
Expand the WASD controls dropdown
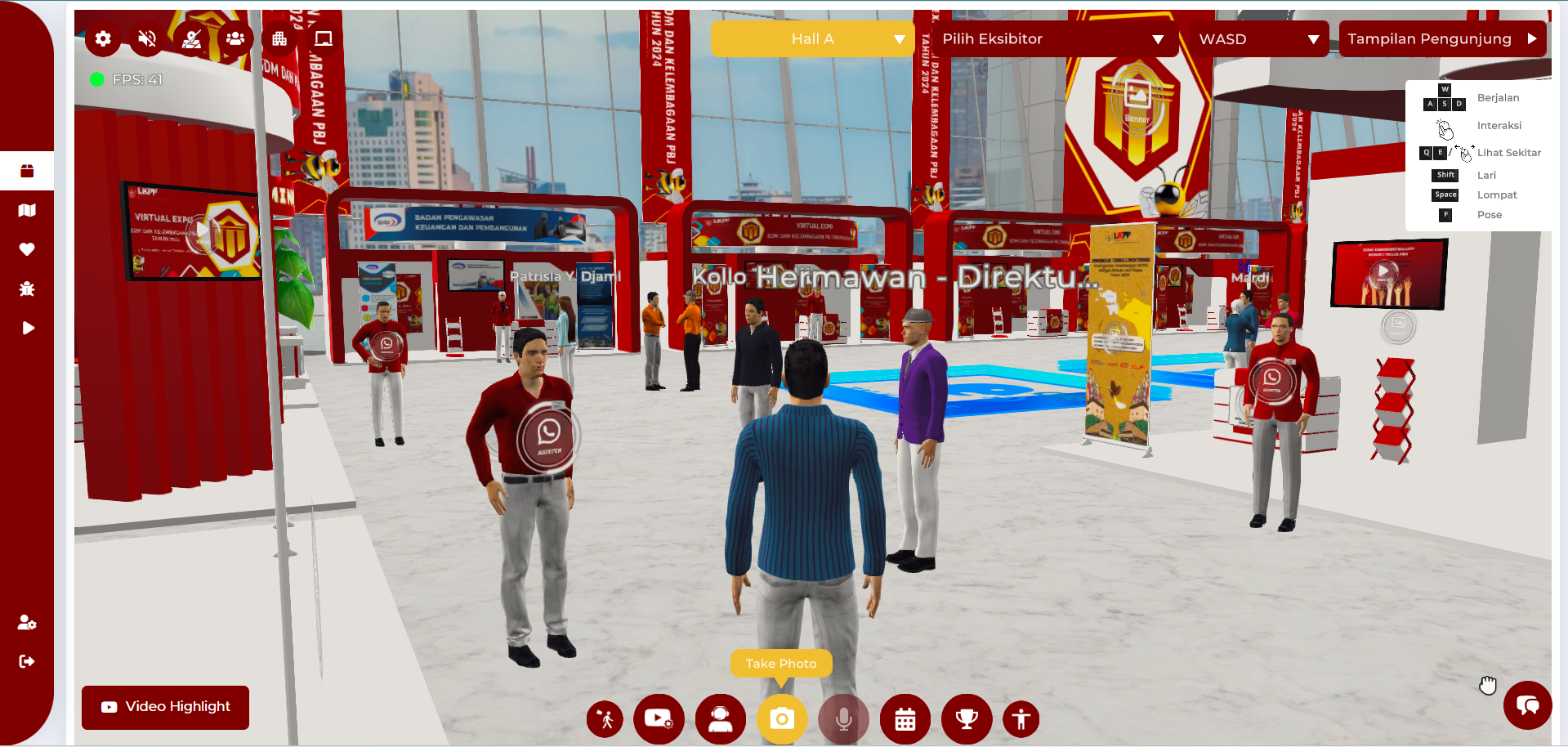tap(1256, 38)
